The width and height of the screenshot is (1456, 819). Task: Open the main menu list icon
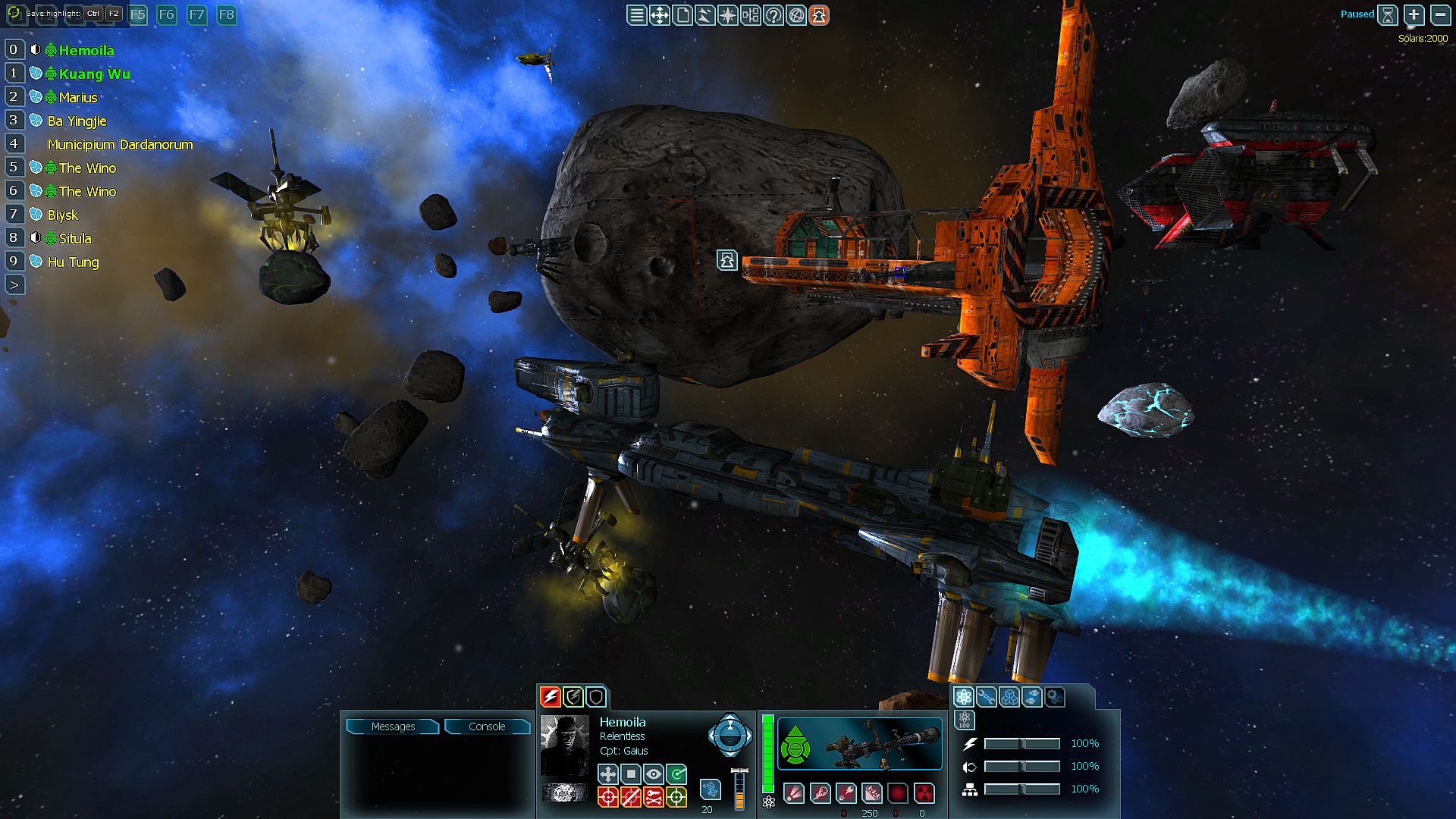(637, 15)
